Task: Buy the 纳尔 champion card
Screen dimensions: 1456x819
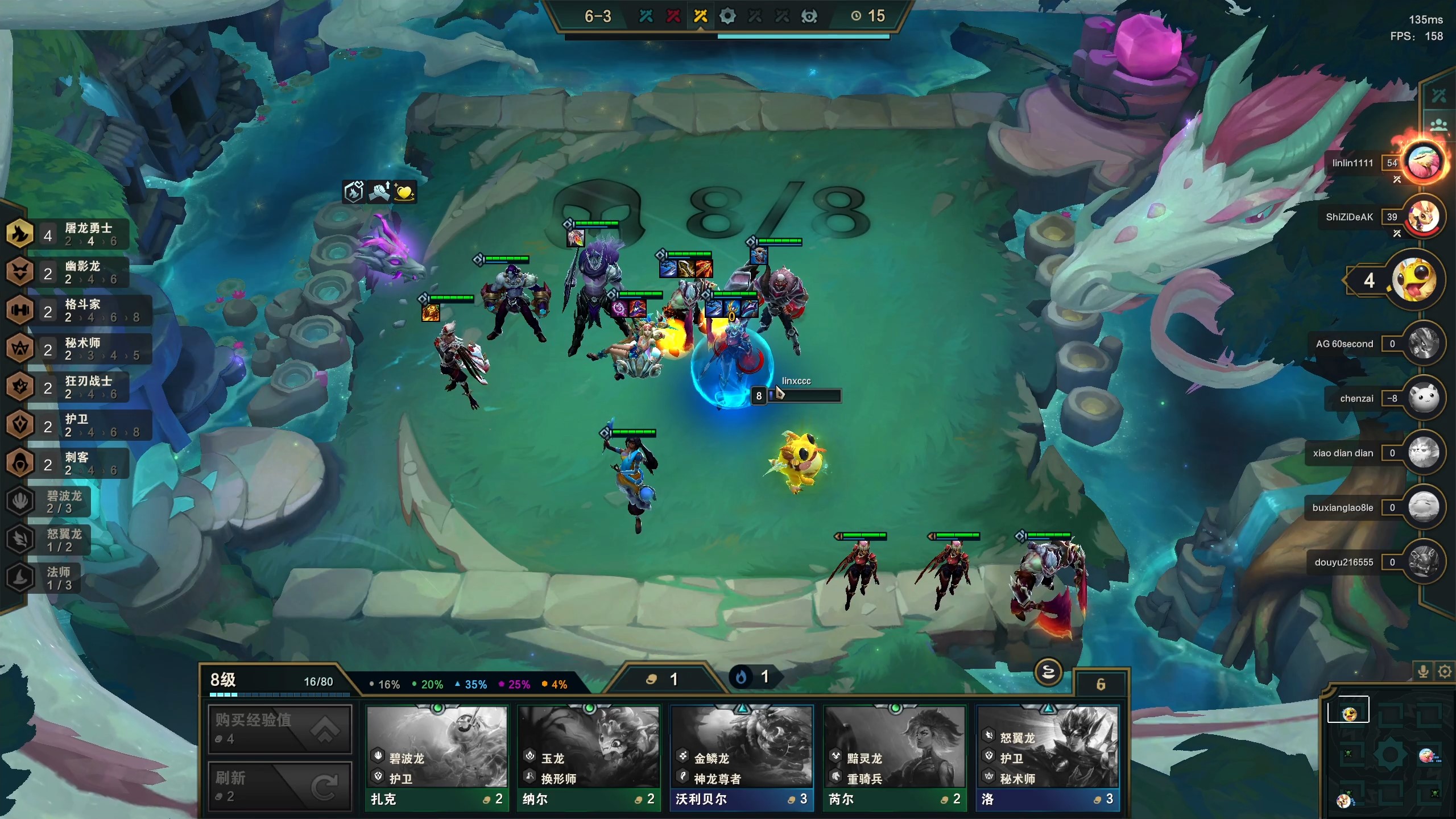Action: pos(589,758)
